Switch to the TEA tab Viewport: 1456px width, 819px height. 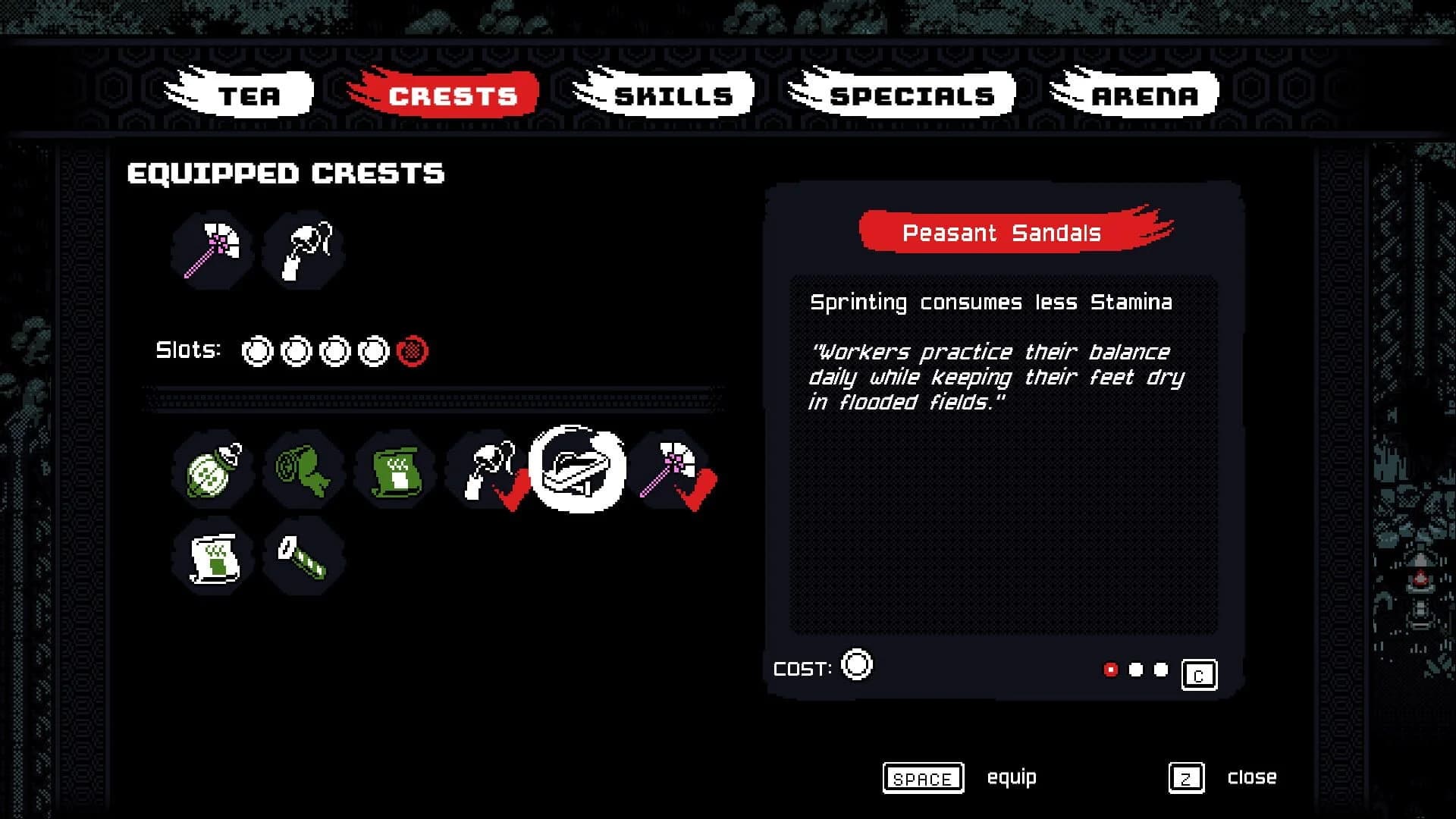point(249,95)
